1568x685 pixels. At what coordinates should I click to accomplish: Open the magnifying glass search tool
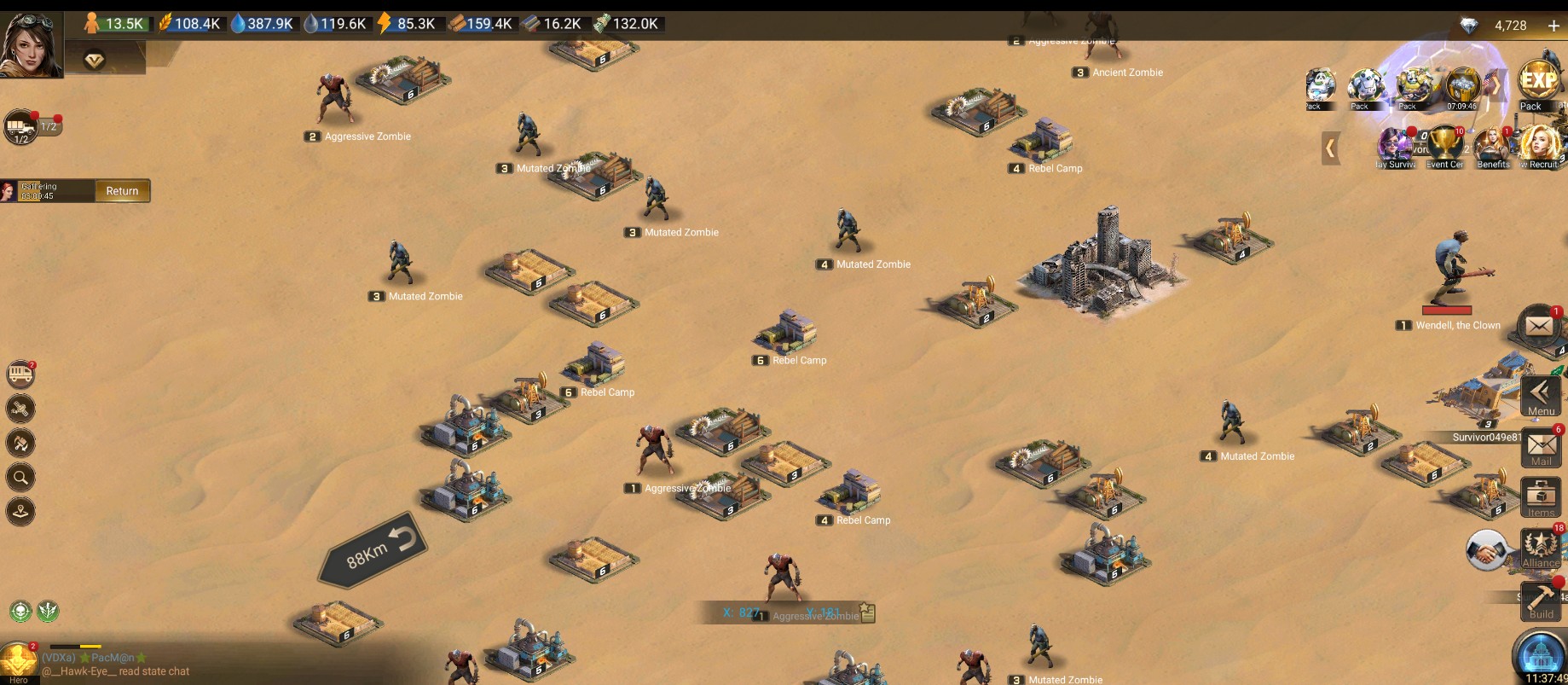20,477
